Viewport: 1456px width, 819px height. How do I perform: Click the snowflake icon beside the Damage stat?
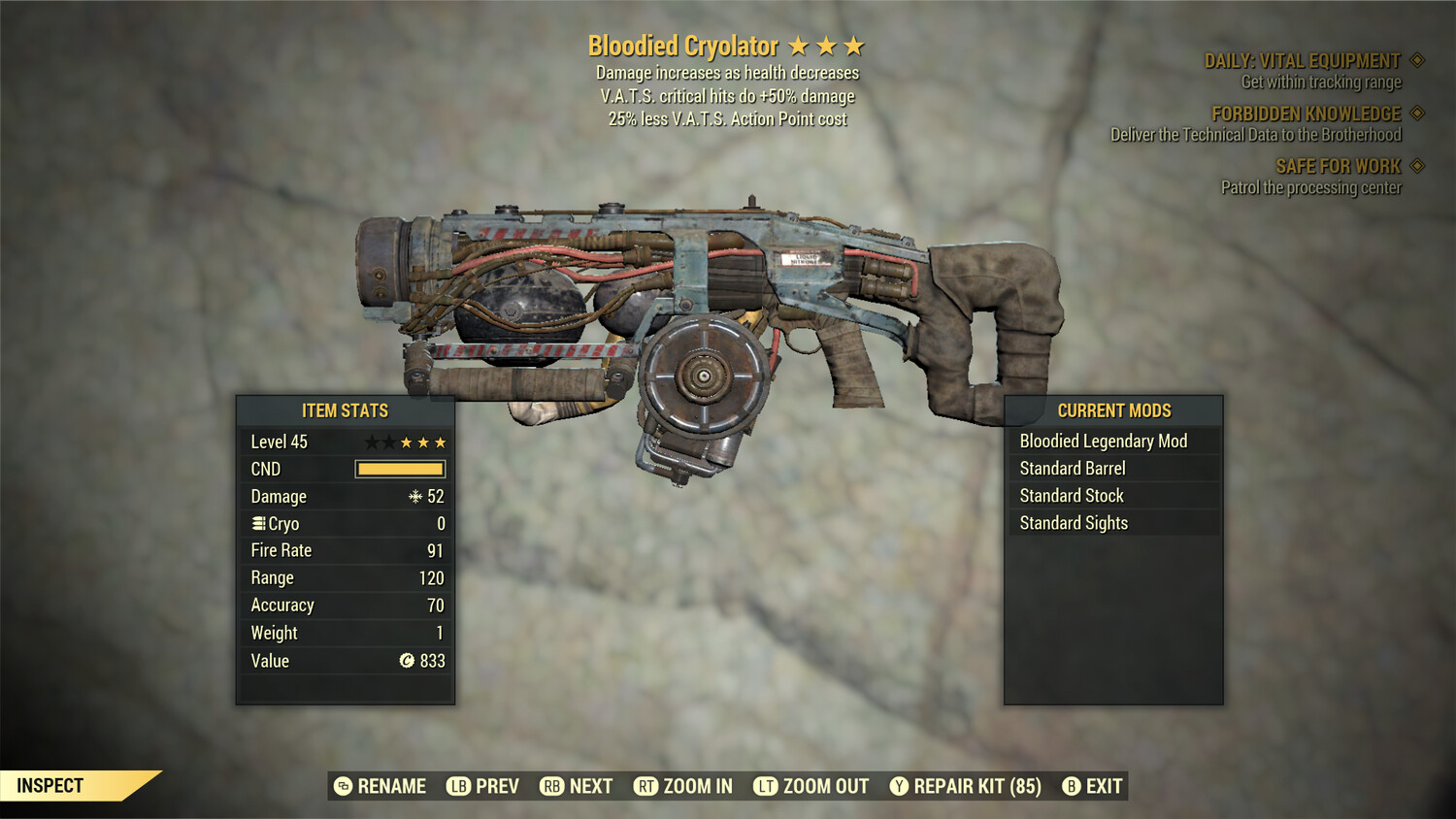[x=414, y=496]
